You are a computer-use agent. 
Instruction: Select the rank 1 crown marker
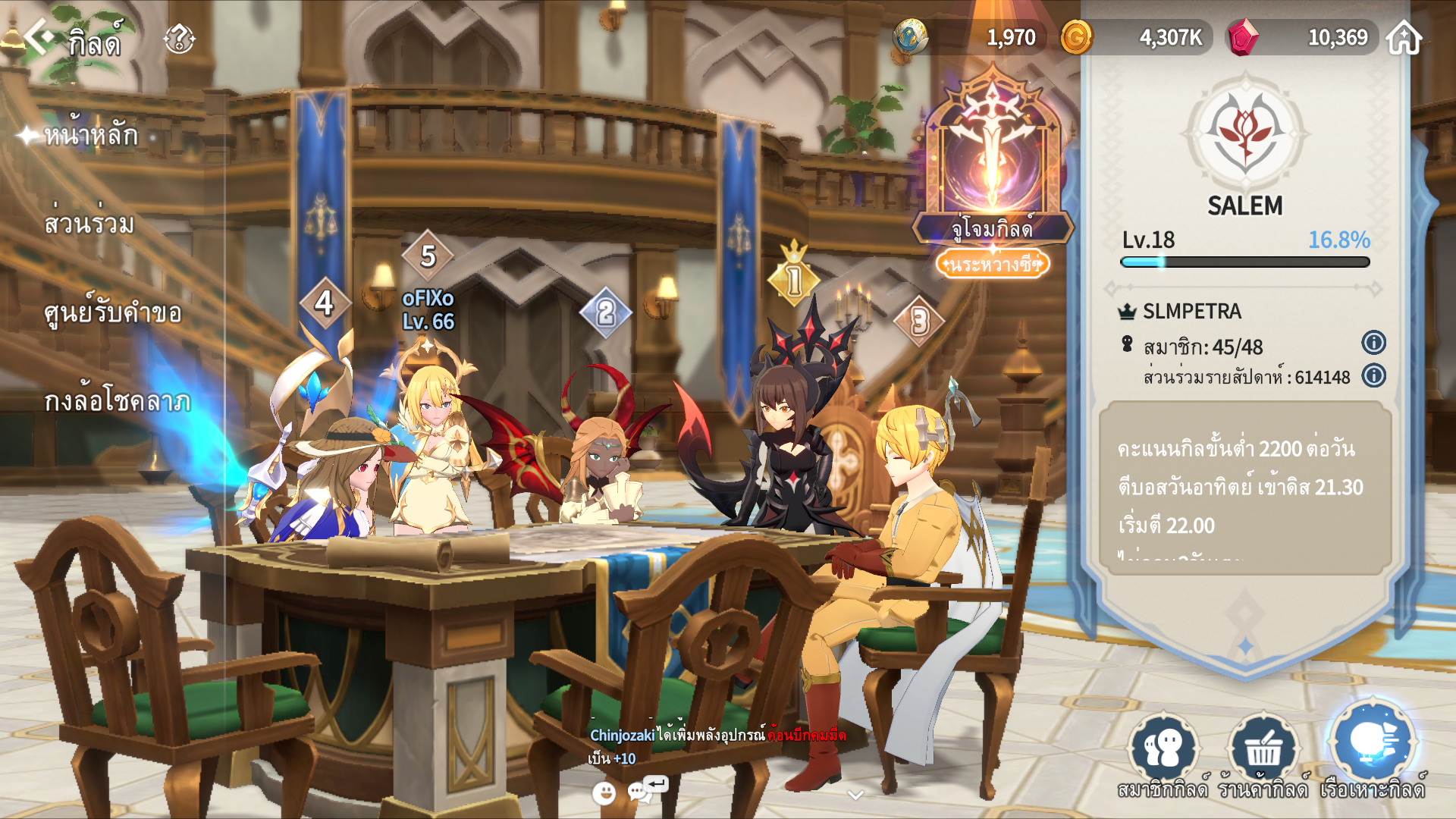click(x=793, y=278)
